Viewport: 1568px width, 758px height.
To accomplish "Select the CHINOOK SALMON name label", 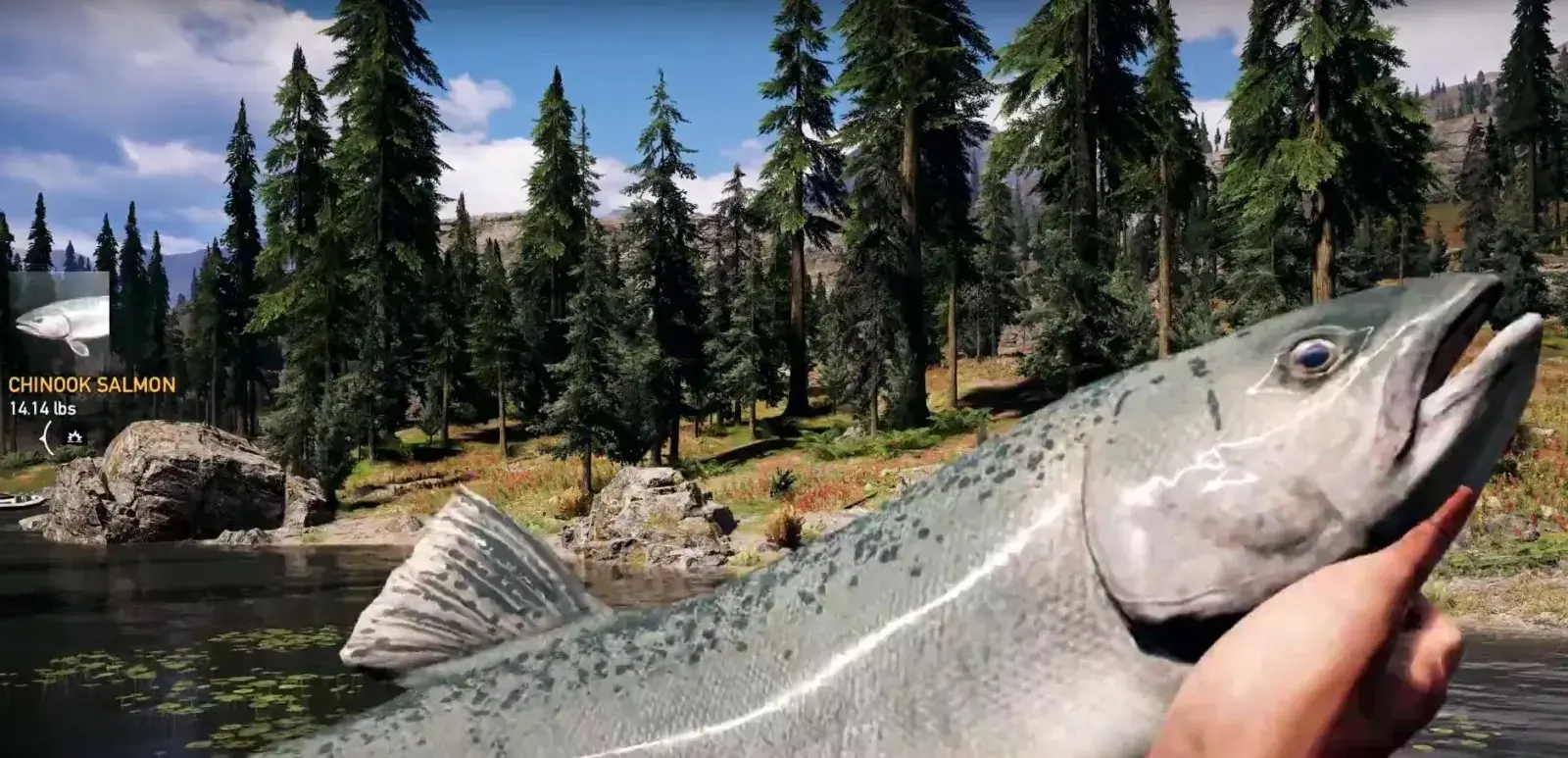I will pos(90,384).
